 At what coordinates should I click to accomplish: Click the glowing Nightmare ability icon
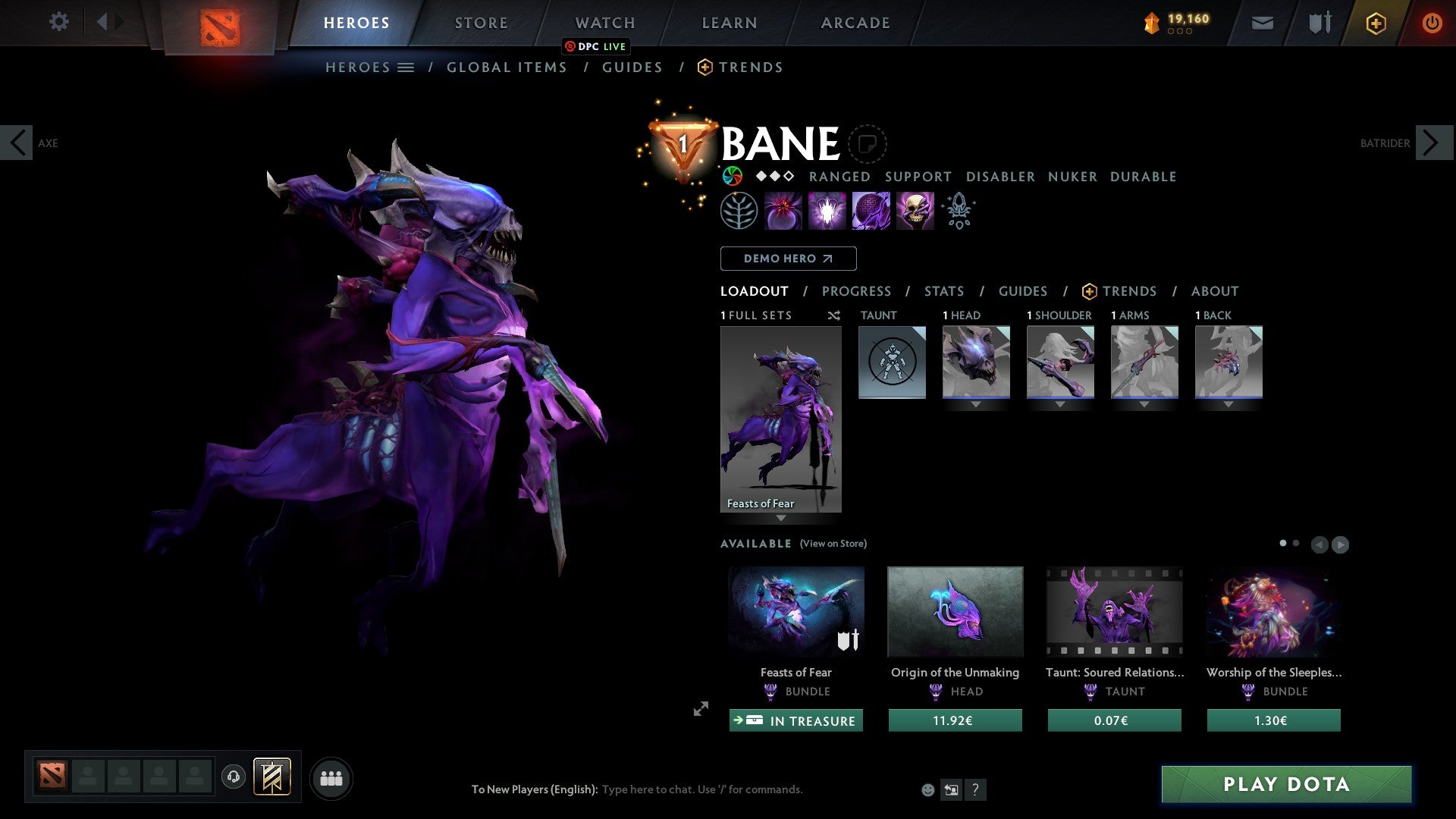pos(827,210)
